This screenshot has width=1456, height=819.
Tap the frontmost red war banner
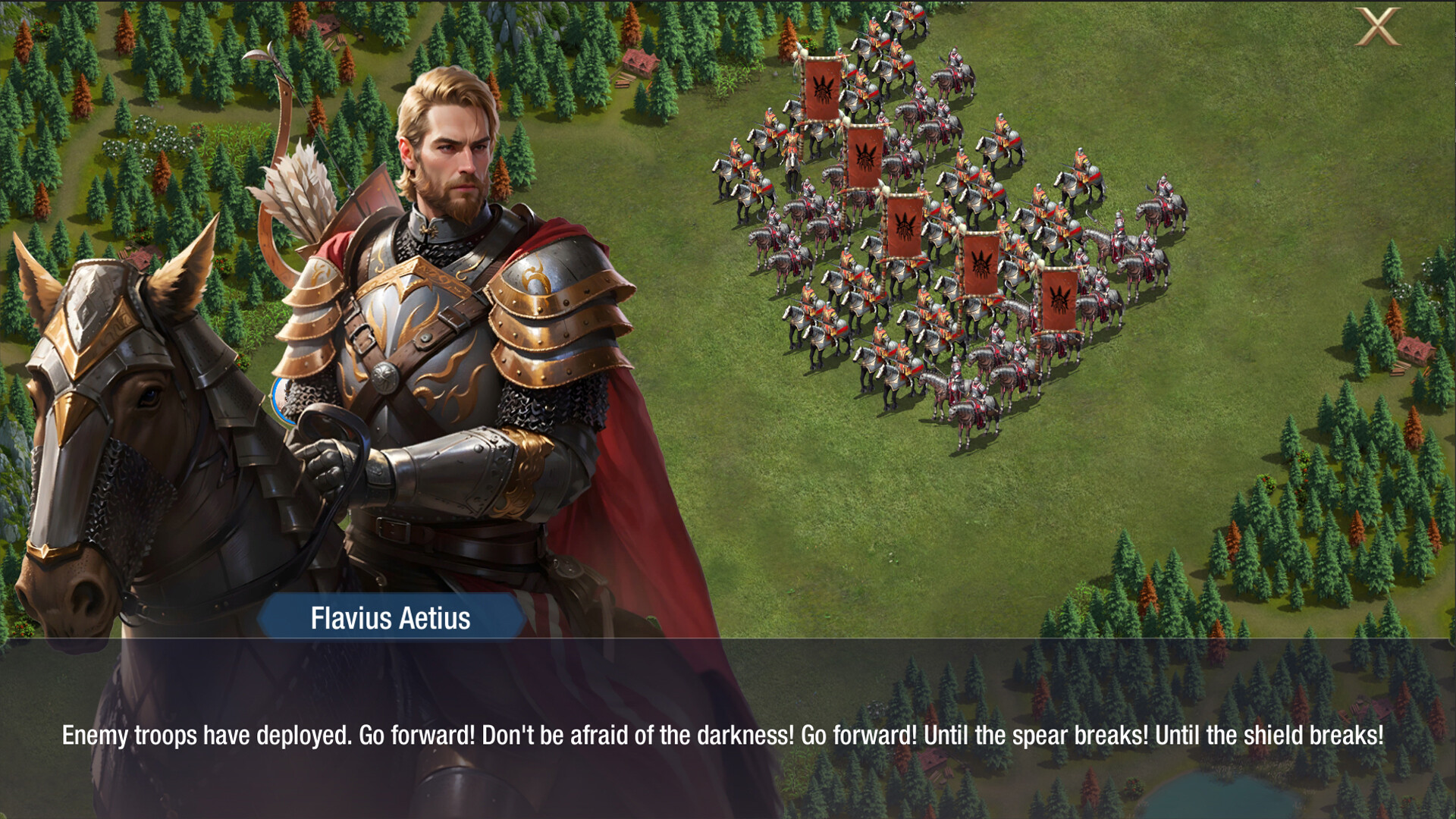click(1058, 300)
